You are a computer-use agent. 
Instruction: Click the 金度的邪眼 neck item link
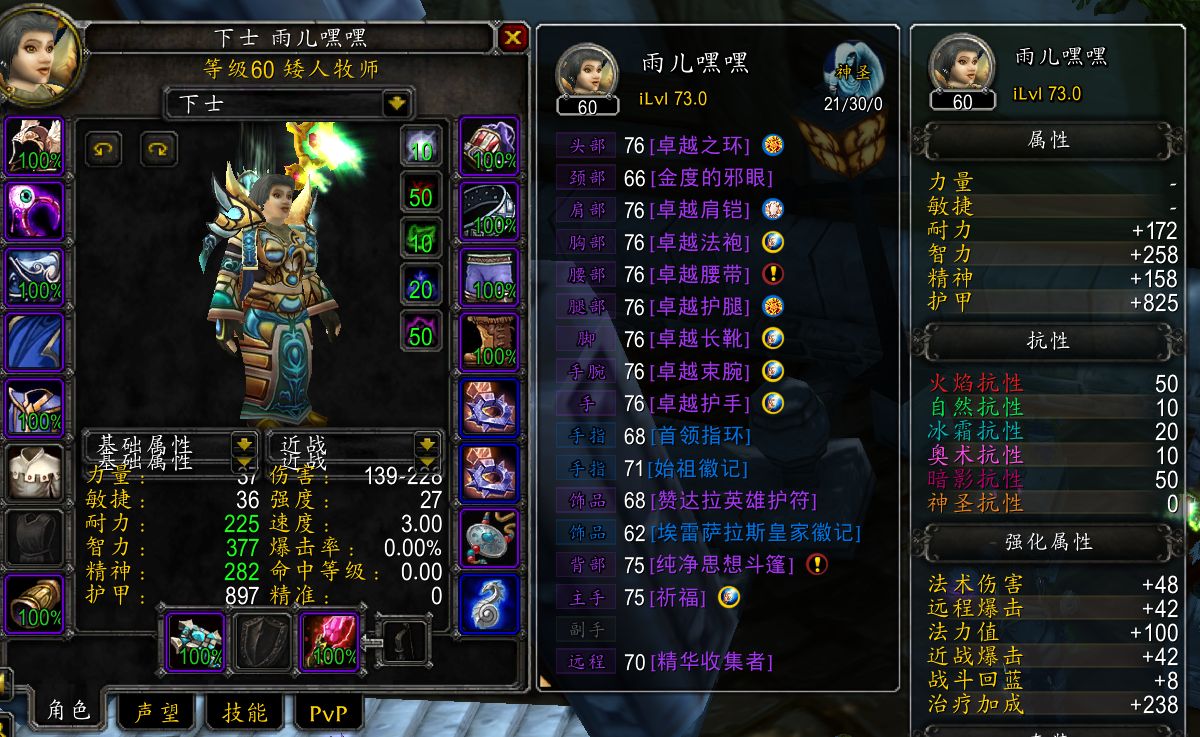[x=711, y=179]
